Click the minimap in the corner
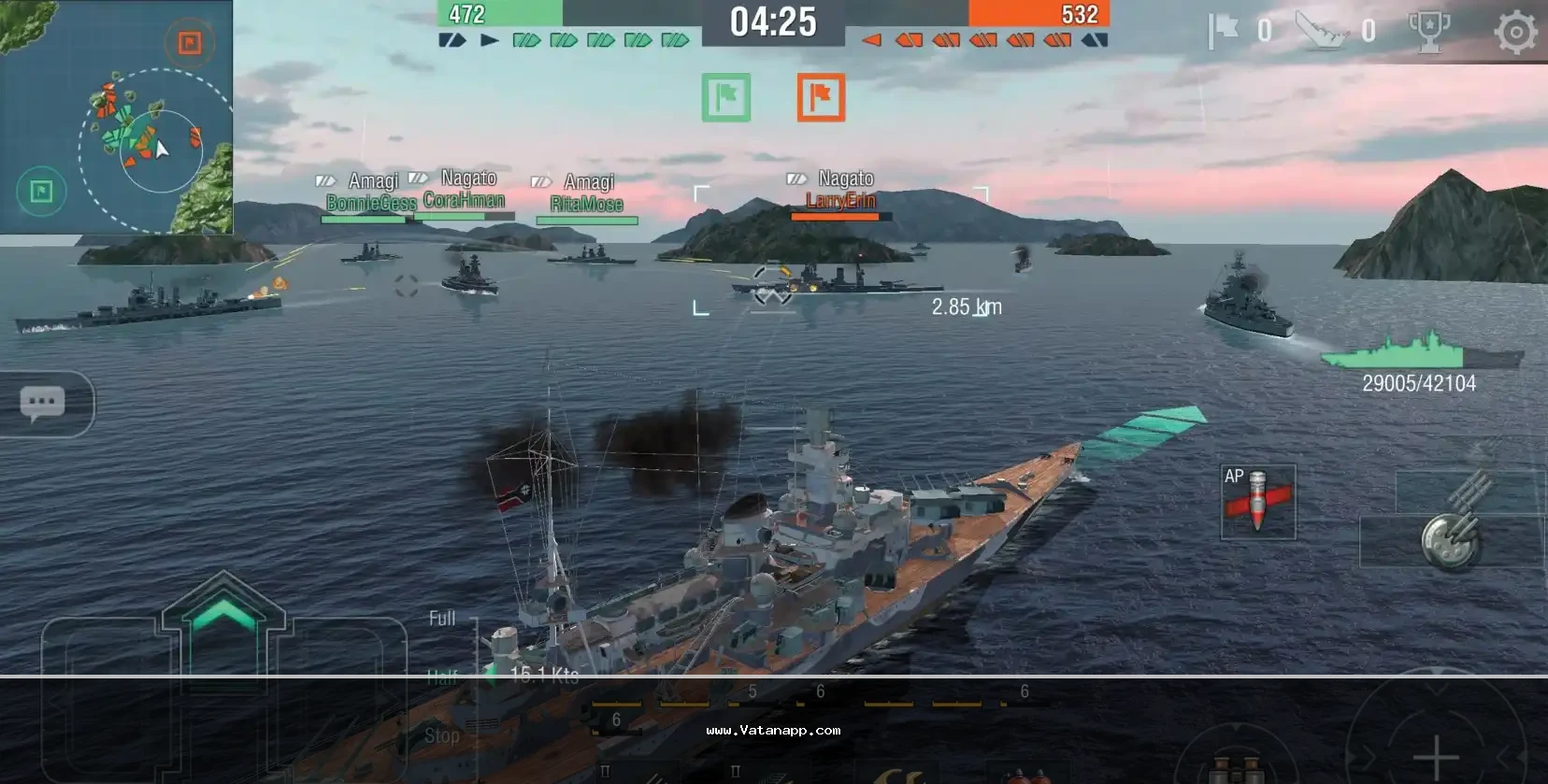 (116, 117)
